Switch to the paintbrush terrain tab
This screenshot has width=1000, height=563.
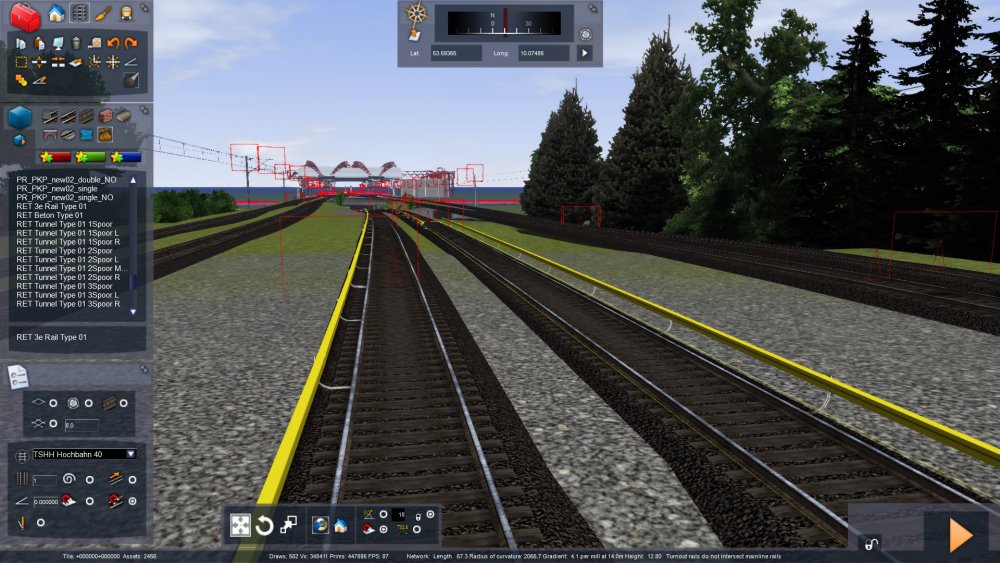(104, 13)
